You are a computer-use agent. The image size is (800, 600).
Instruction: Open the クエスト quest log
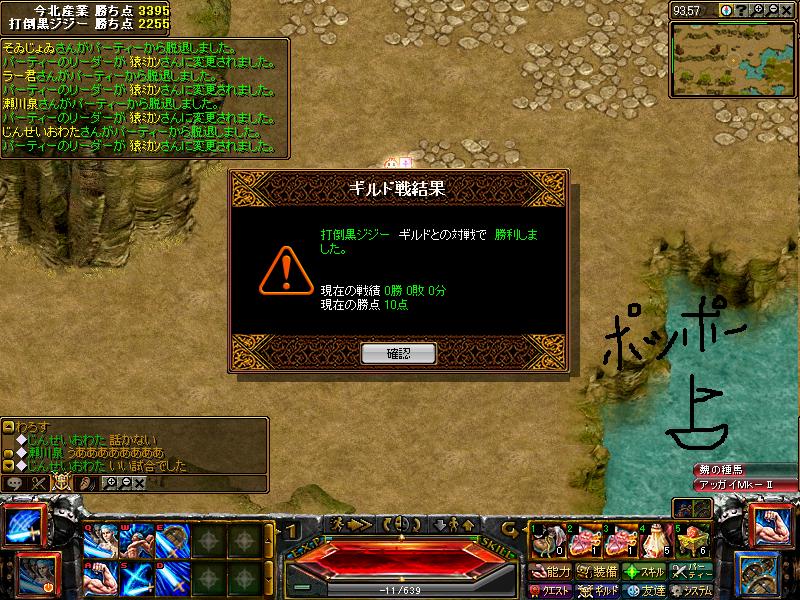550,590
